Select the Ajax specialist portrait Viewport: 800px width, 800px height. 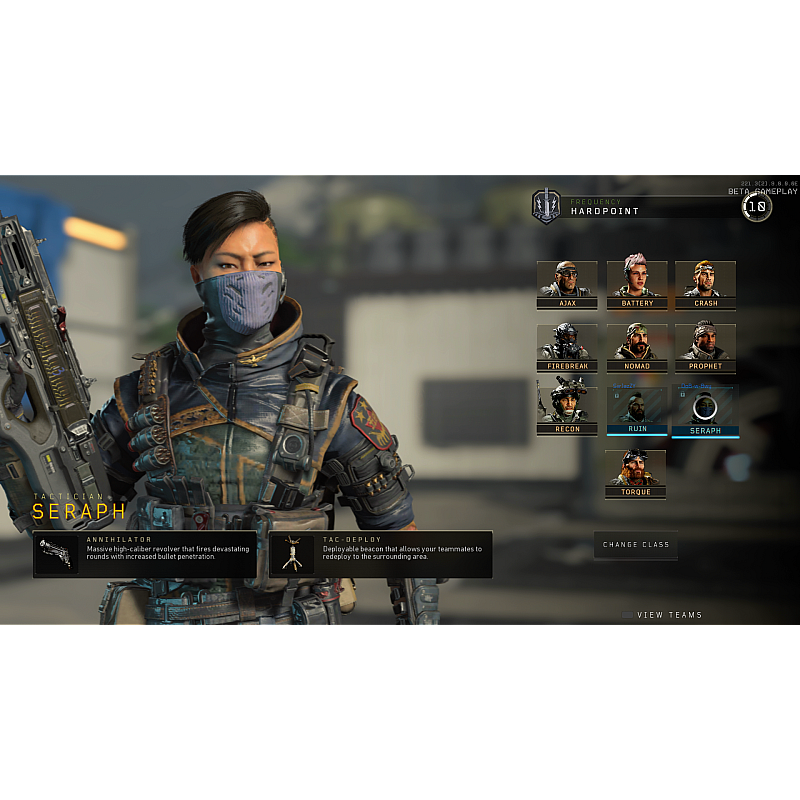point(567,284)
